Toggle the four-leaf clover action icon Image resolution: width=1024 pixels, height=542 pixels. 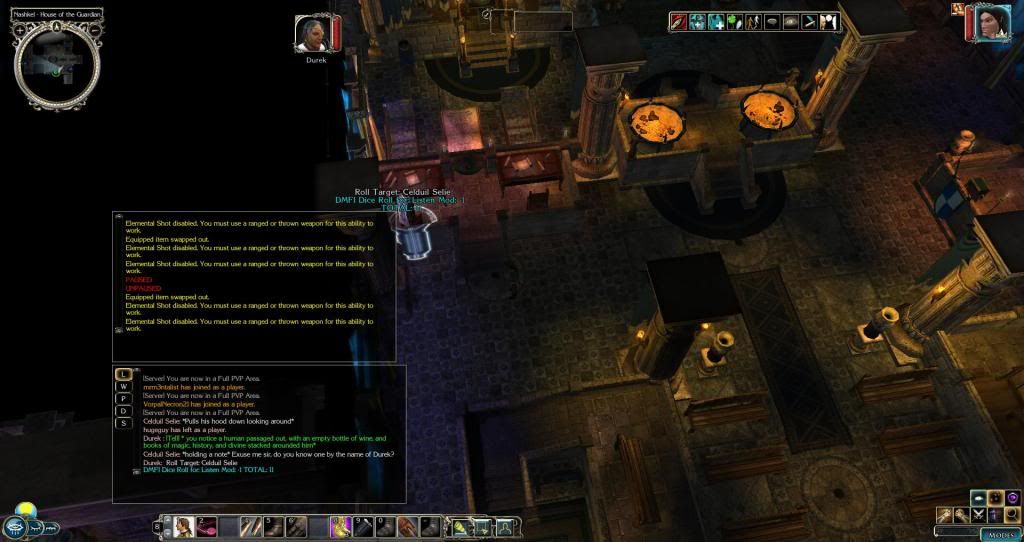[735, 22]
